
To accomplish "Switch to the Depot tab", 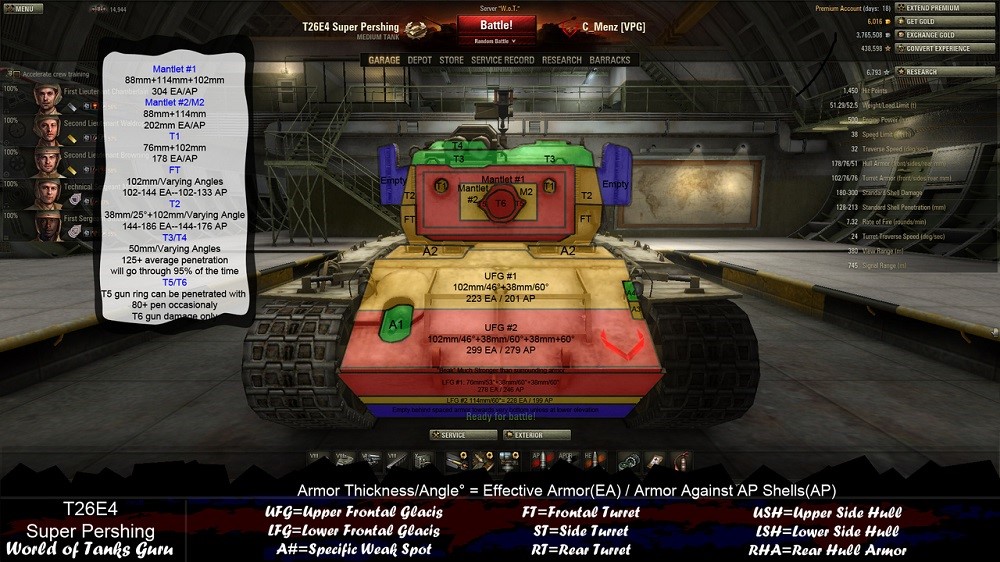I will [x=420, y=60].
